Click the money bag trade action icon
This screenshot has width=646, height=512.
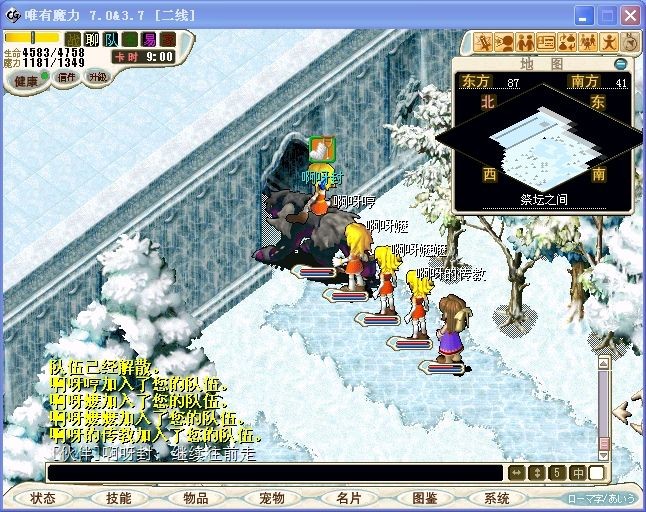click(x=567, y=42)
